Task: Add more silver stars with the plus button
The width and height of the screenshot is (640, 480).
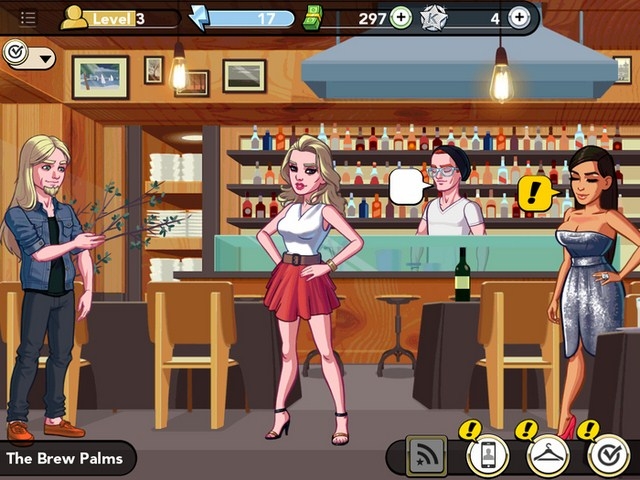Action: point(519,17)
